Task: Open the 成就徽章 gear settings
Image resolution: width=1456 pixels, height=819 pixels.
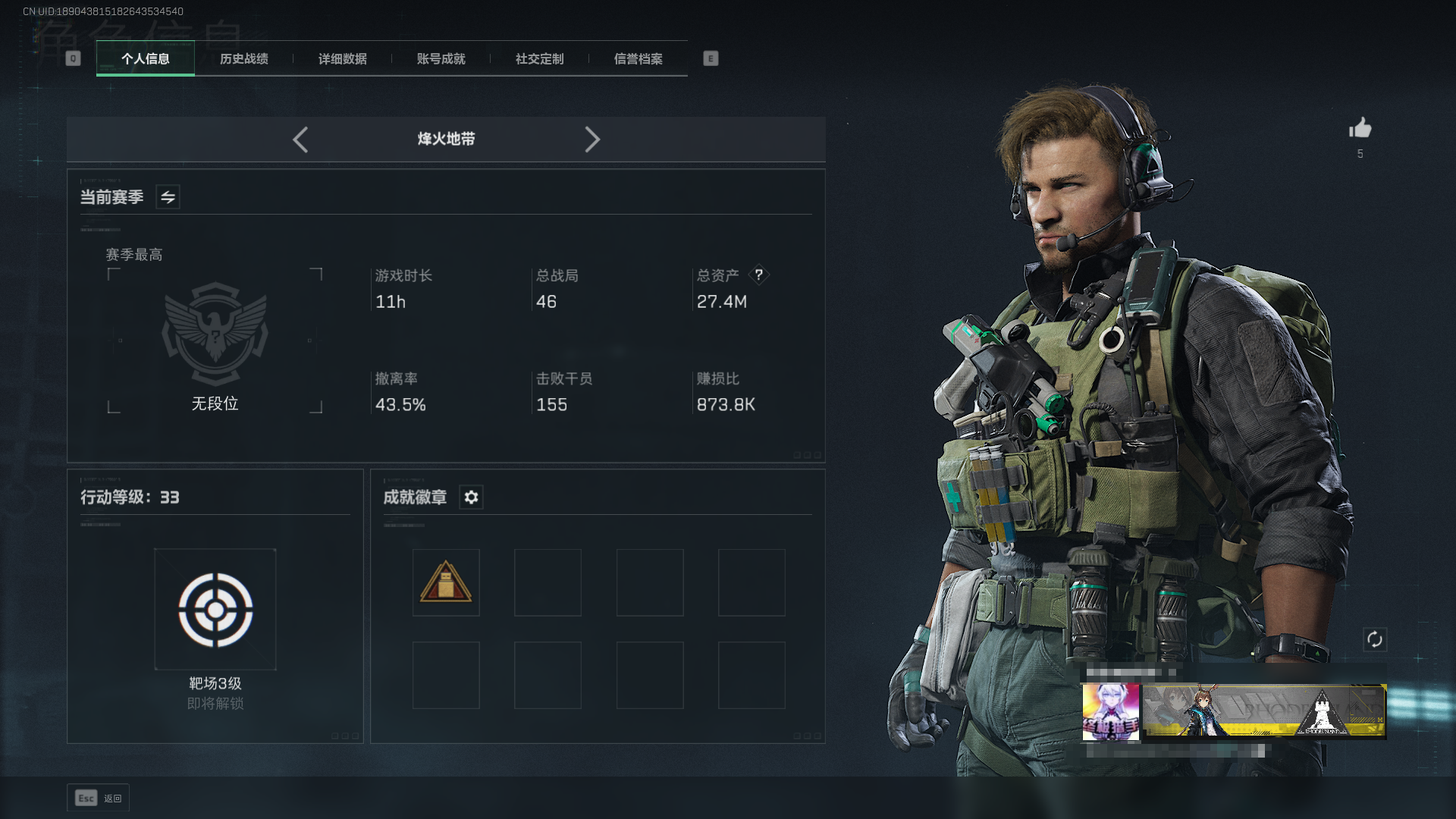Action: point(471,497)
